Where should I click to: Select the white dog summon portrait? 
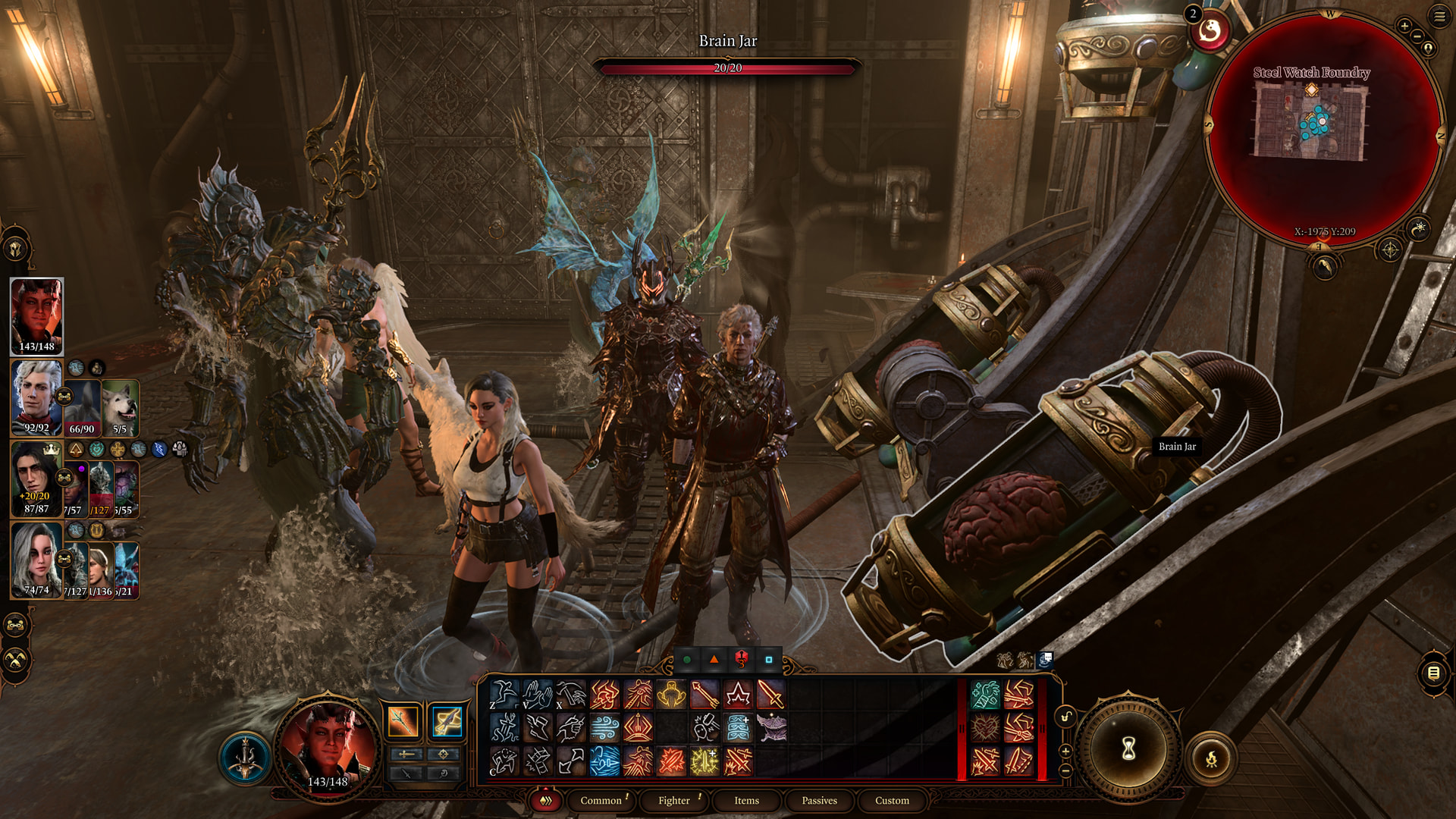click(120, 407)
